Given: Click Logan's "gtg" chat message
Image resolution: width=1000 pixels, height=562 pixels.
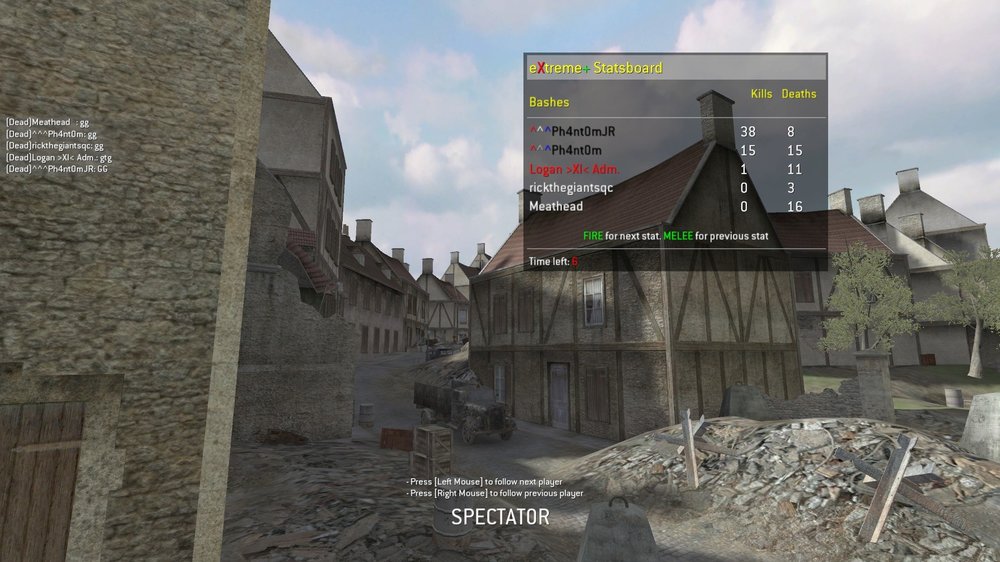Looking at the screenshot, I should (58, 157).
